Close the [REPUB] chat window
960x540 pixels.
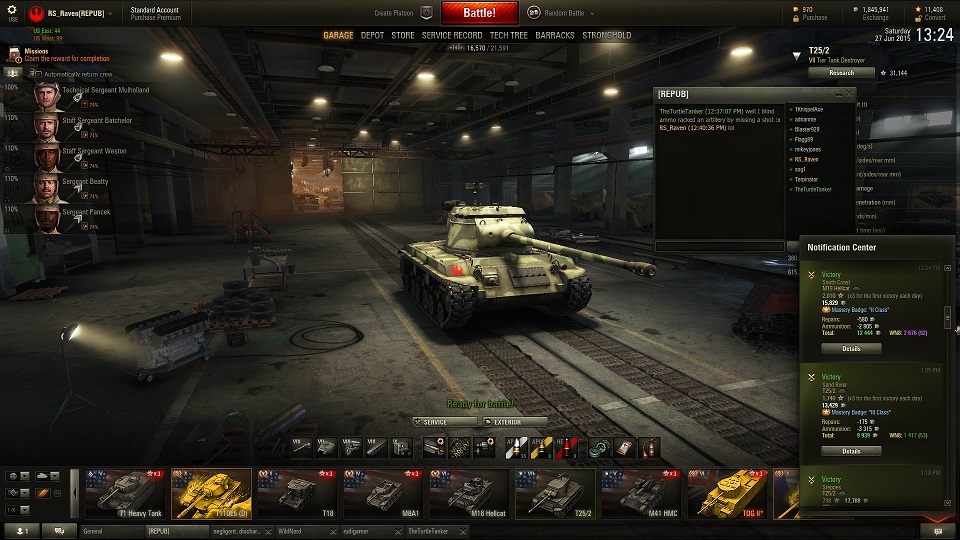[x=850, y=94]
